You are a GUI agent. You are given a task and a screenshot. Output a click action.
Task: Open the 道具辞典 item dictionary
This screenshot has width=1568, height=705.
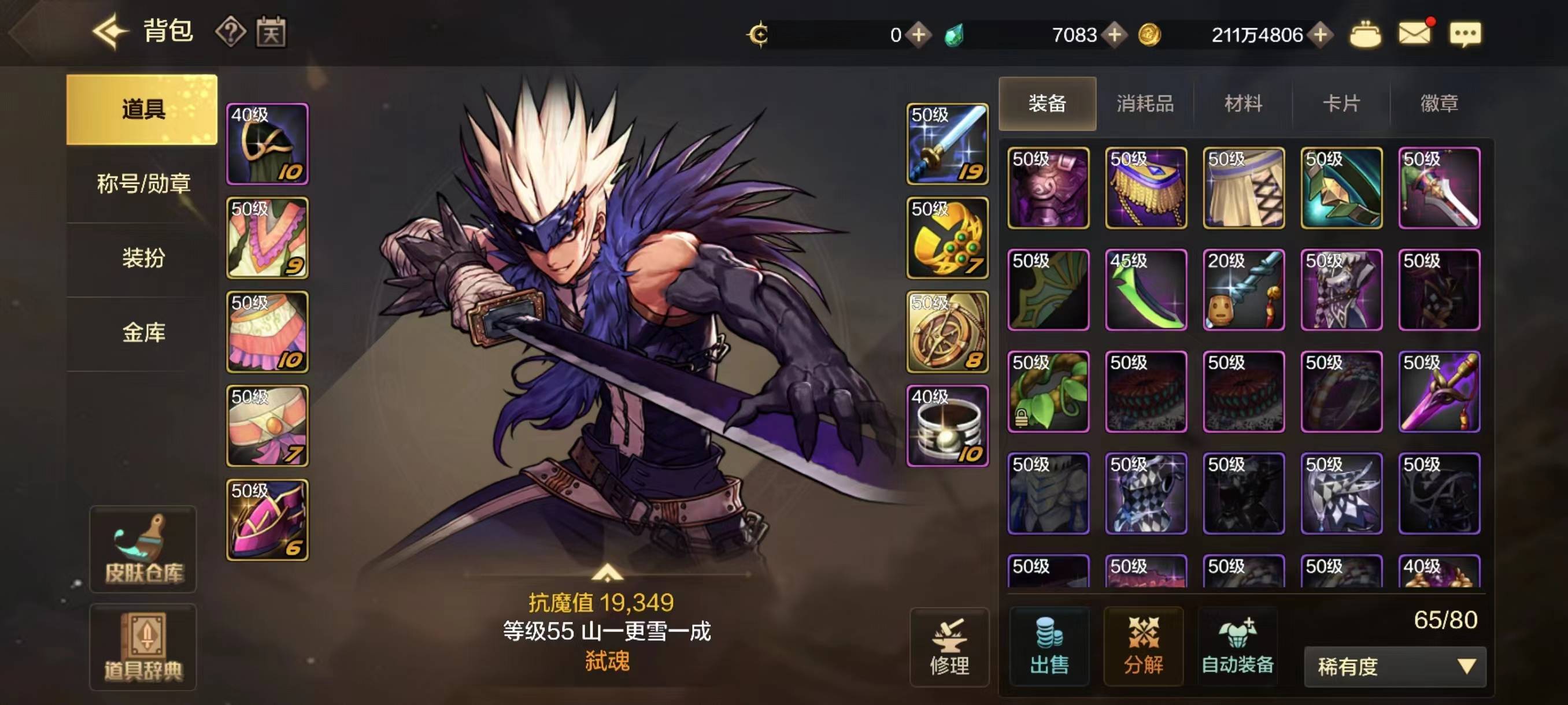(143, 647)
